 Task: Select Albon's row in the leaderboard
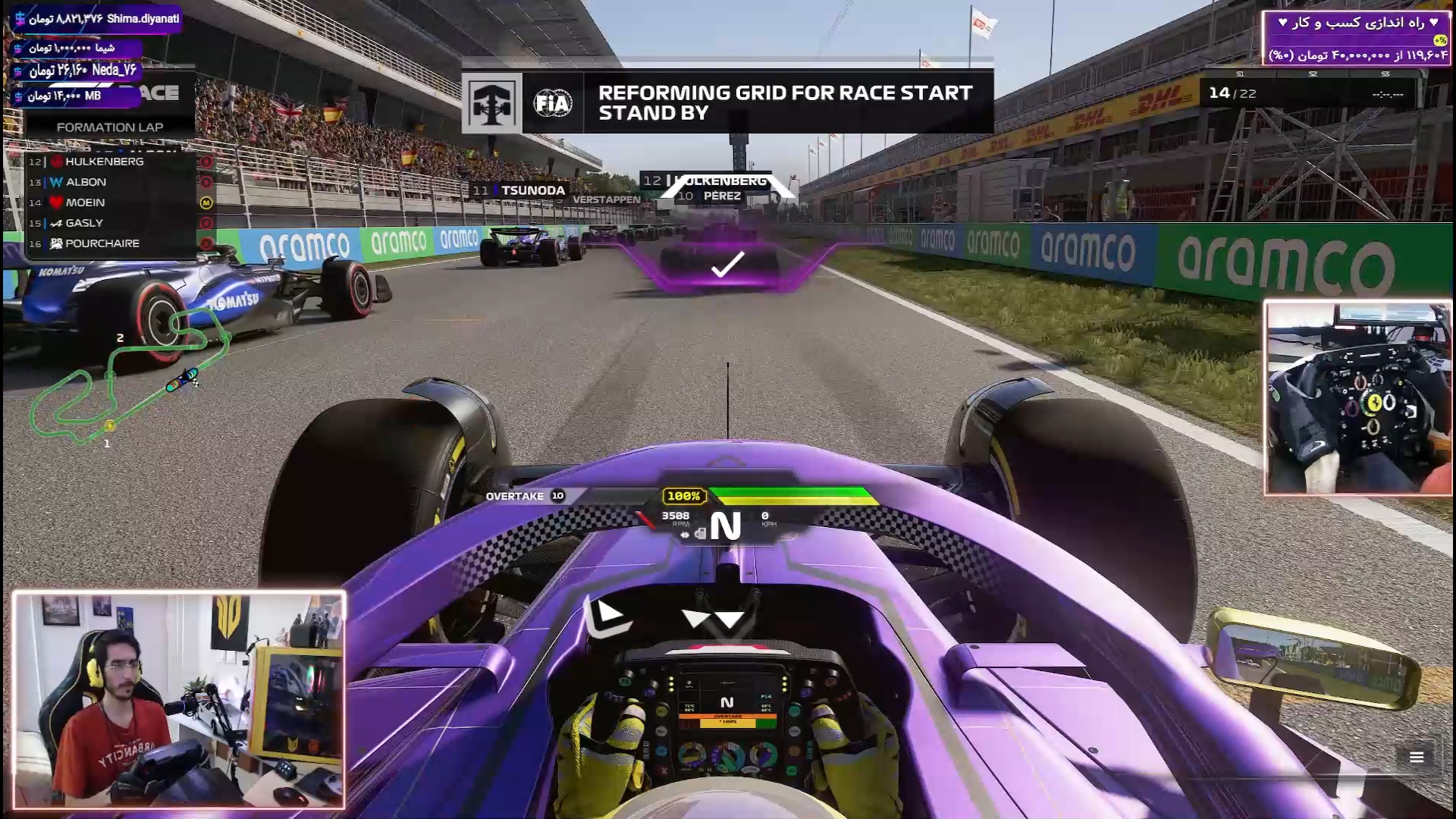click(86, 182)
